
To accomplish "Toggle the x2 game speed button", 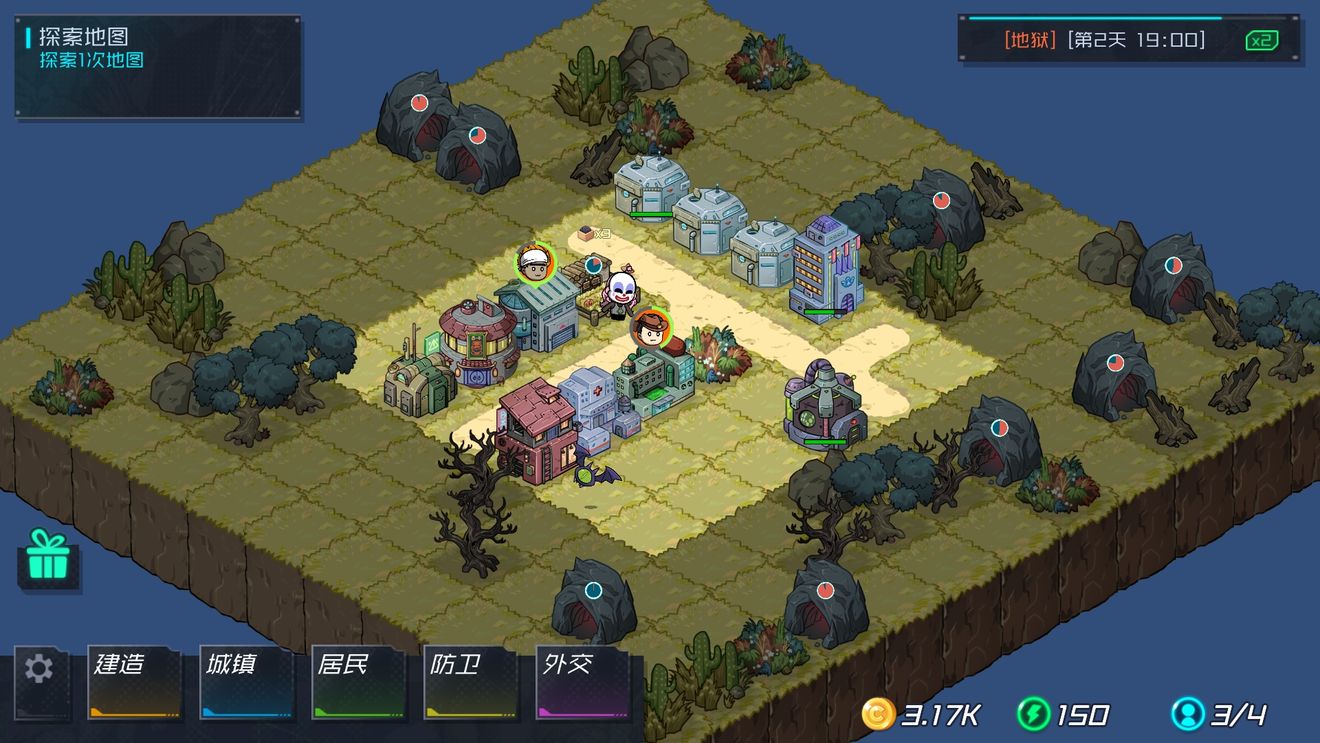I will [1262, 40].
